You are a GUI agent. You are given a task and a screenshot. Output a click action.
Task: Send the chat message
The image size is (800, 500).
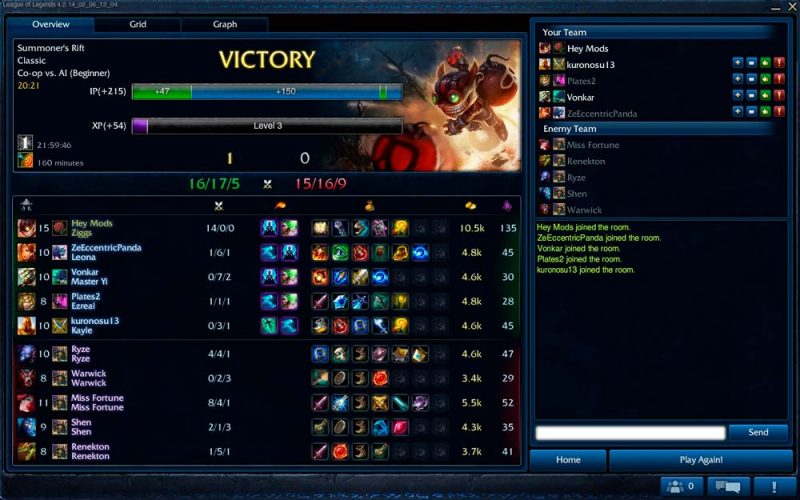point(758,432)
